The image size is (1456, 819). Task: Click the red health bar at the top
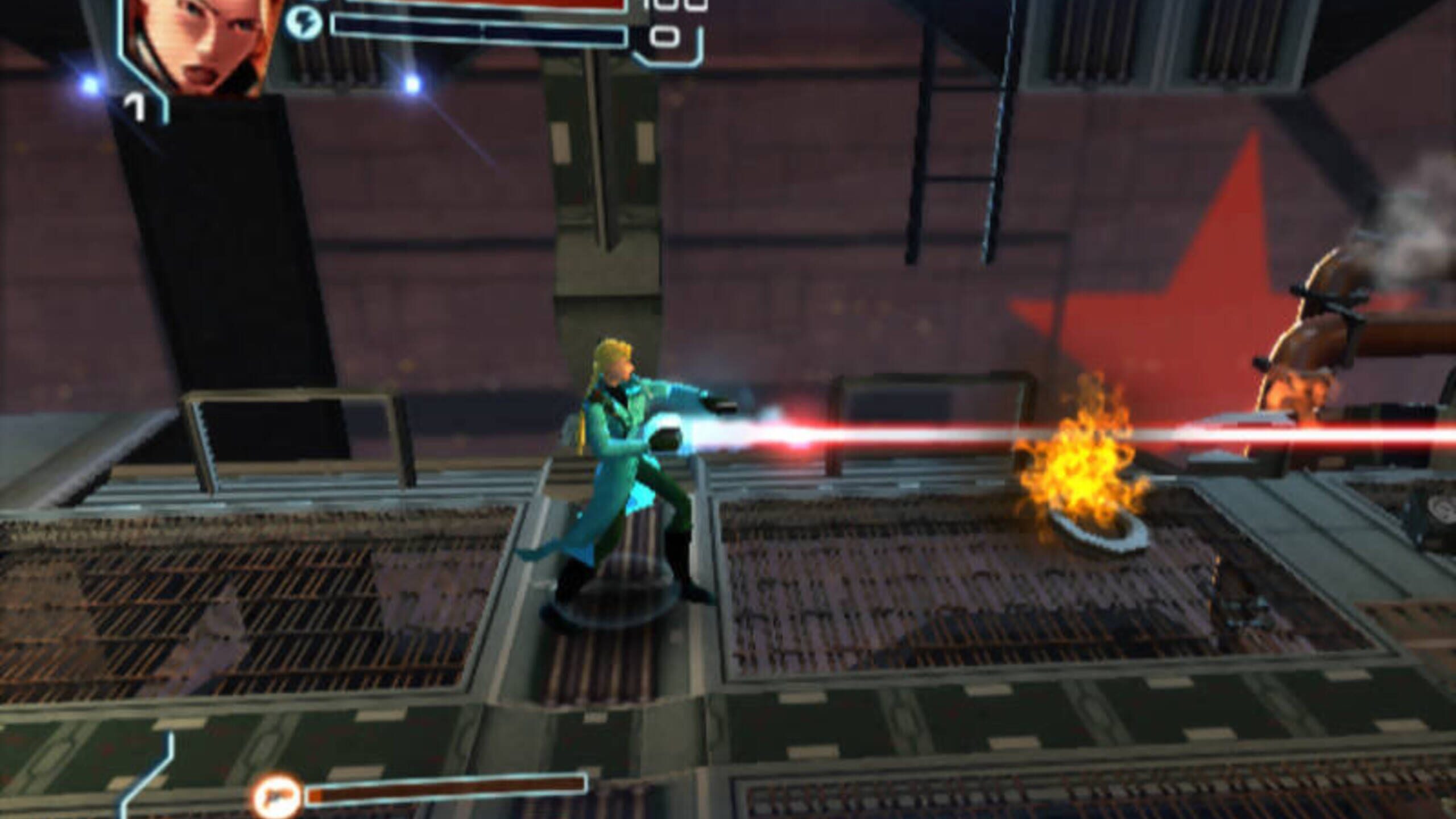coord(512,5)
